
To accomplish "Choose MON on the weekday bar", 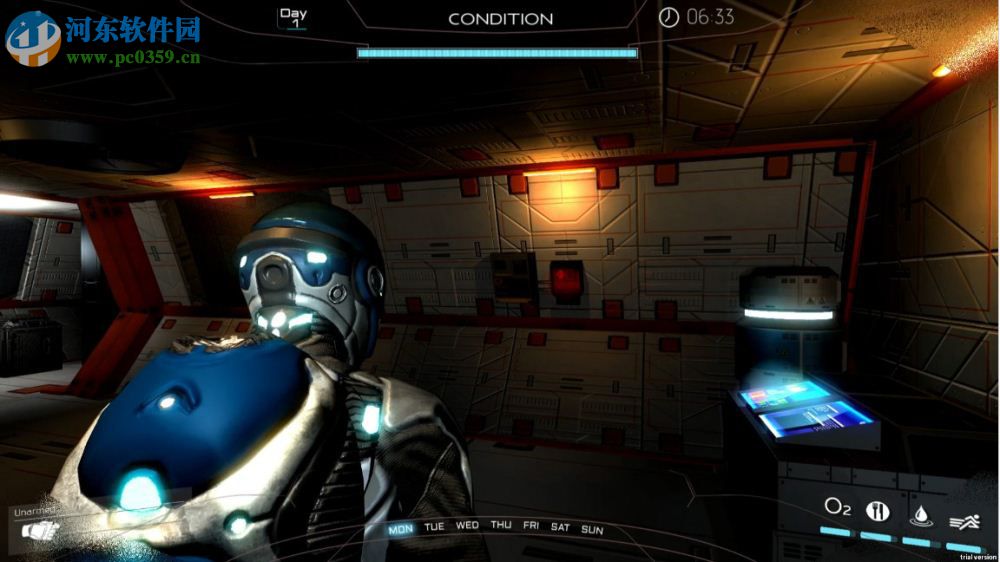I will pyautogui.click(x=400, y=529).
